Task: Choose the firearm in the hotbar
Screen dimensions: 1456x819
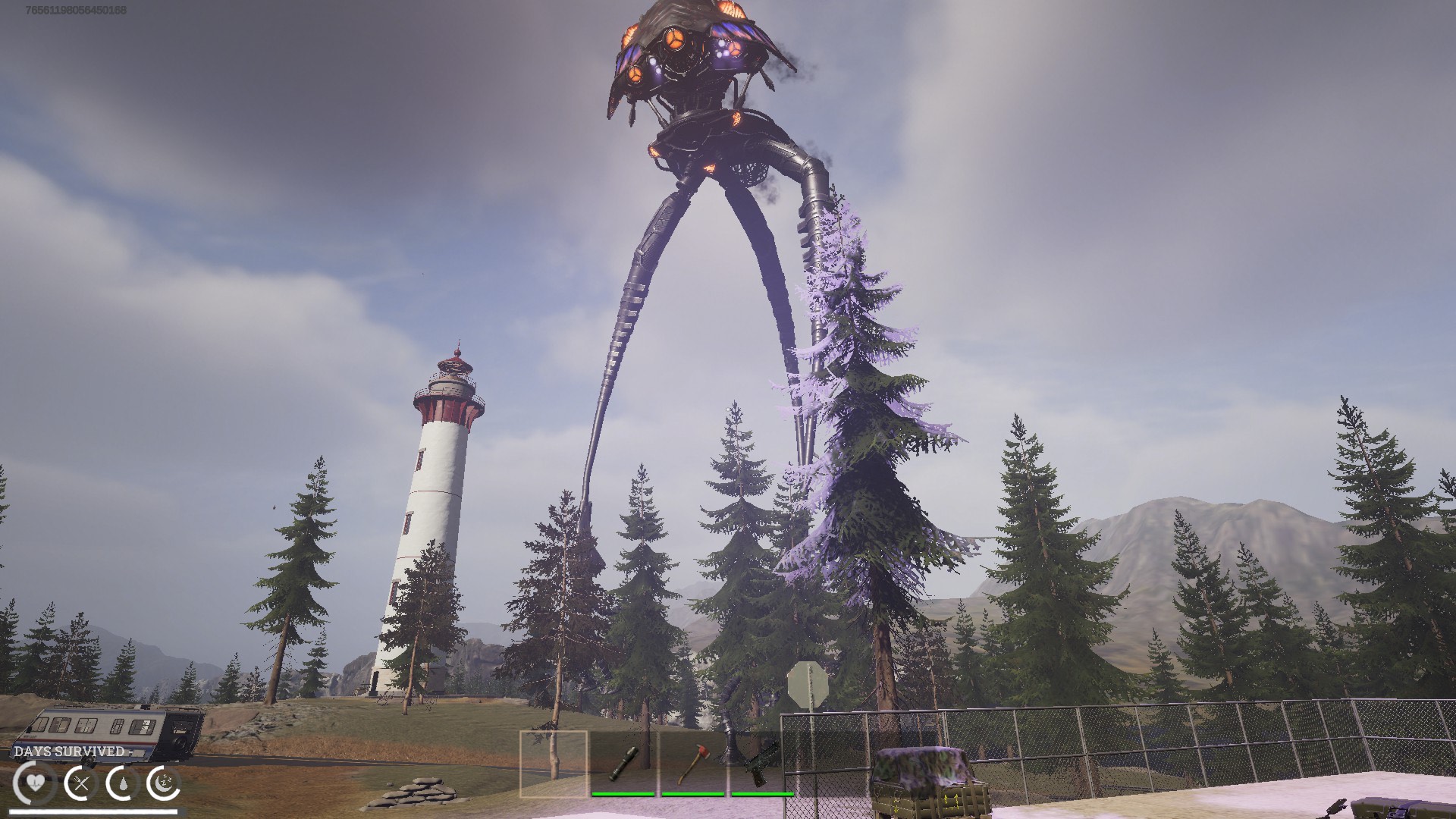Action: (x=759, y=763)
